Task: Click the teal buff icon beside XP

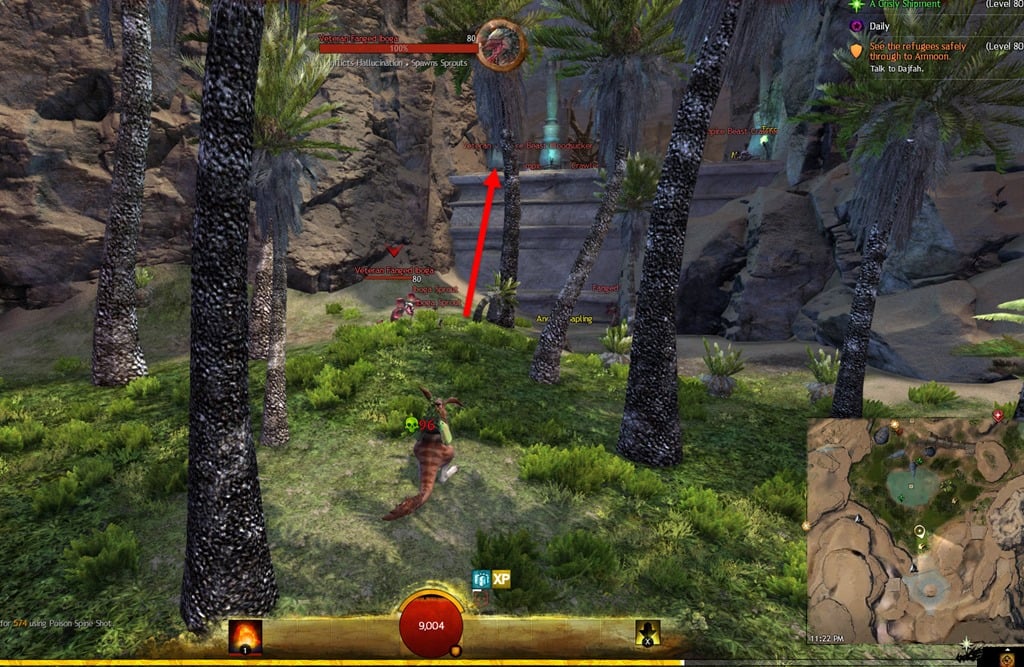Action: click(481, 580)
